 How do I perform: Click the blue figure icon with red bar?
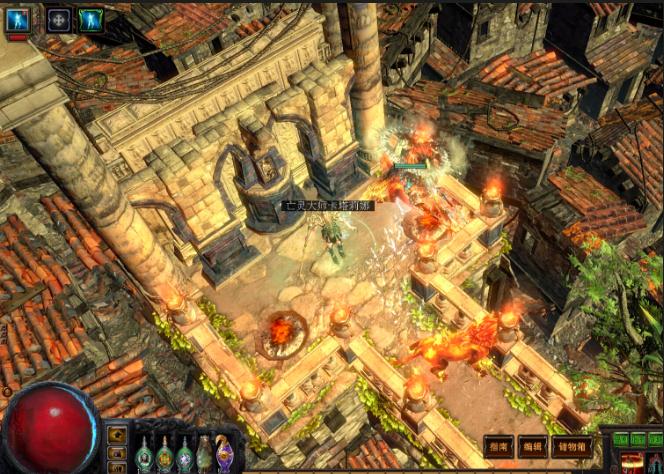click(x=18, y=19)
